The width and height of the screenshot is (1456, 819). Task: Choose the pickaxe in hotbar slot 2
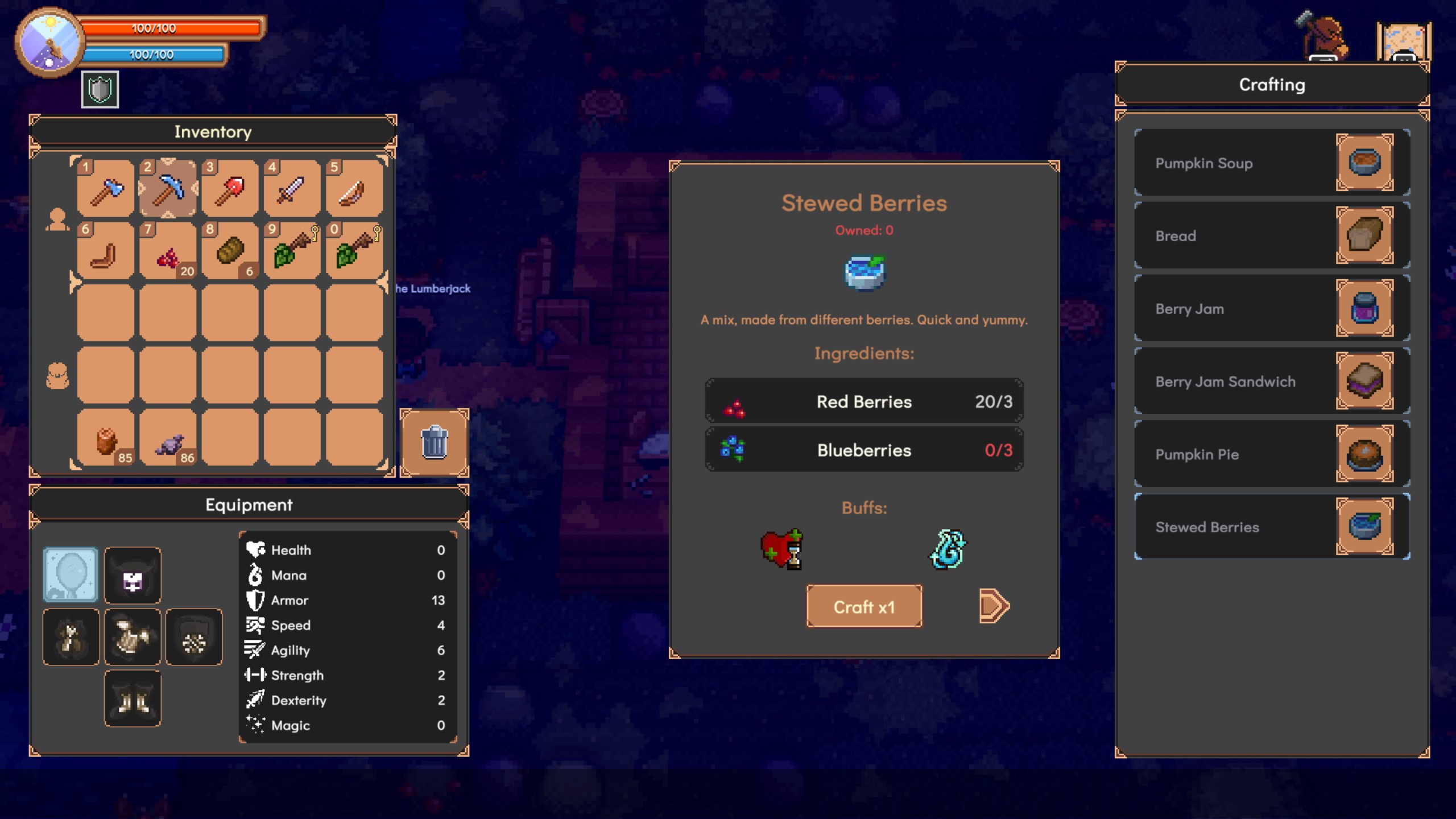pos(168,189)
